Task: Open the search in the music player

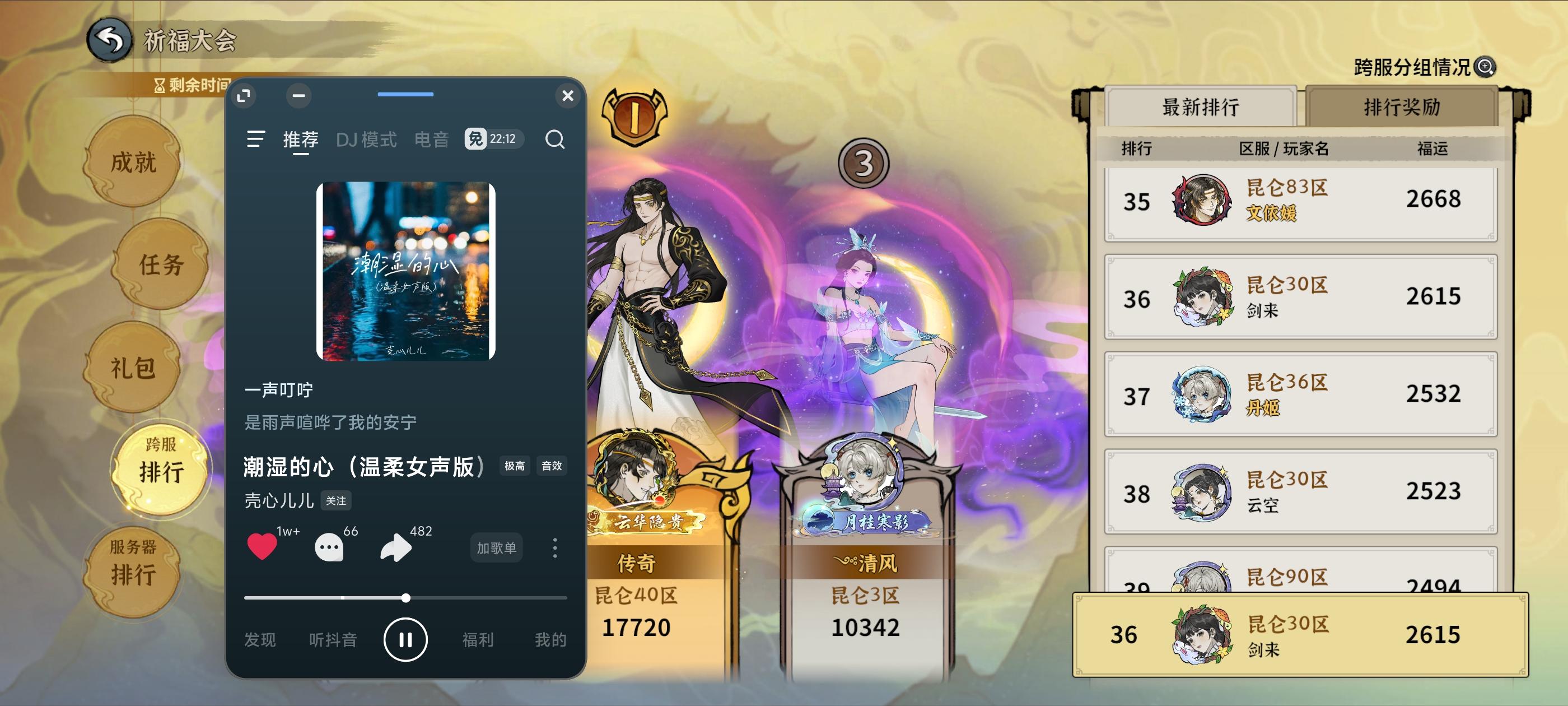Action: [554, 139]
